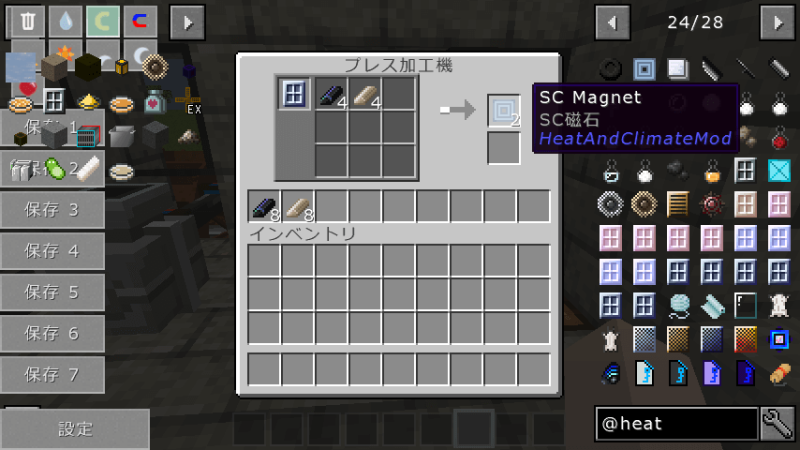
Task: Toggle the red-blue magnet mode
Action: tap(138, 20)
